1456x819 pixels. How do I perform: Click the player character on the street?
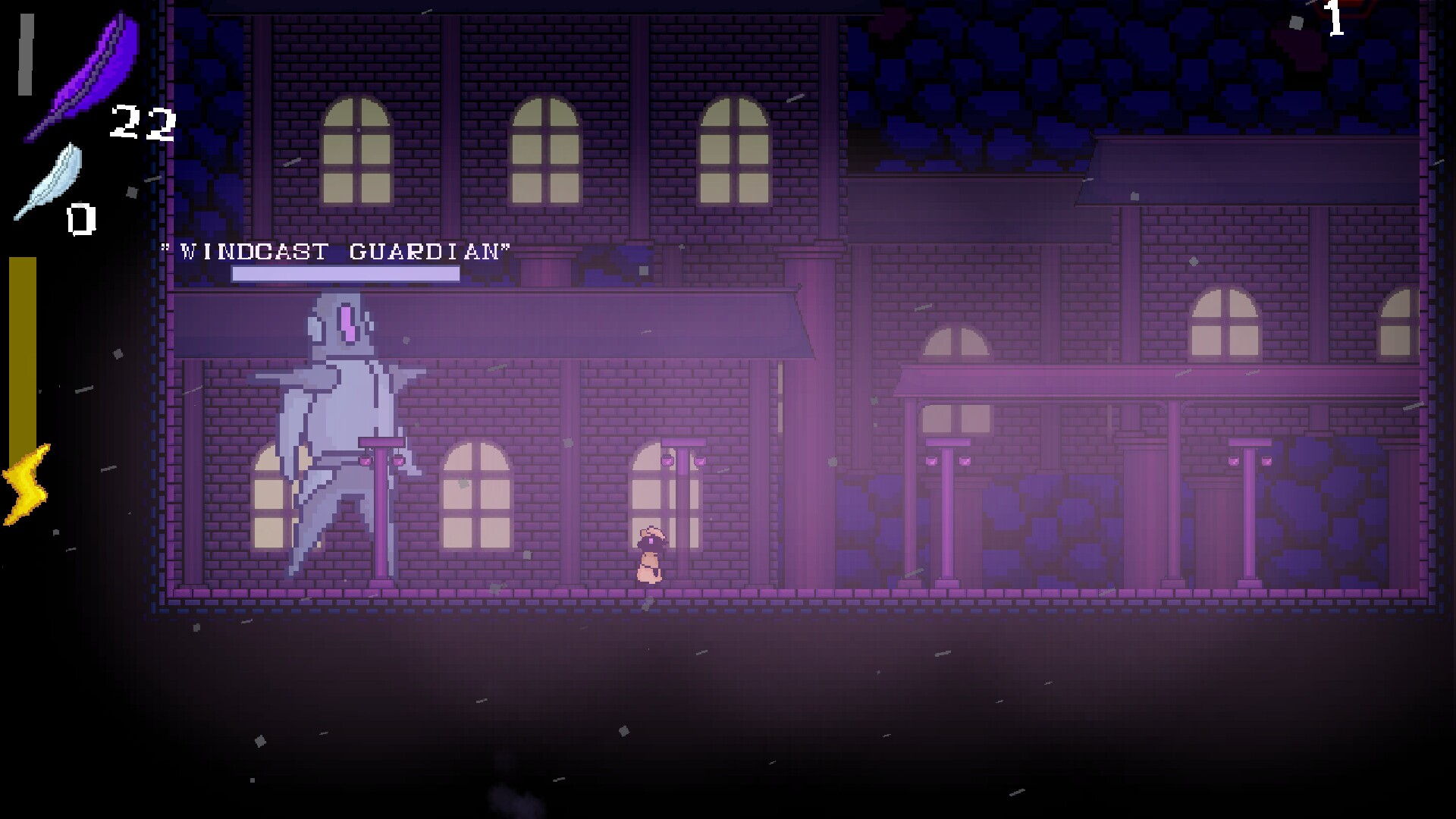coord(651,554)
